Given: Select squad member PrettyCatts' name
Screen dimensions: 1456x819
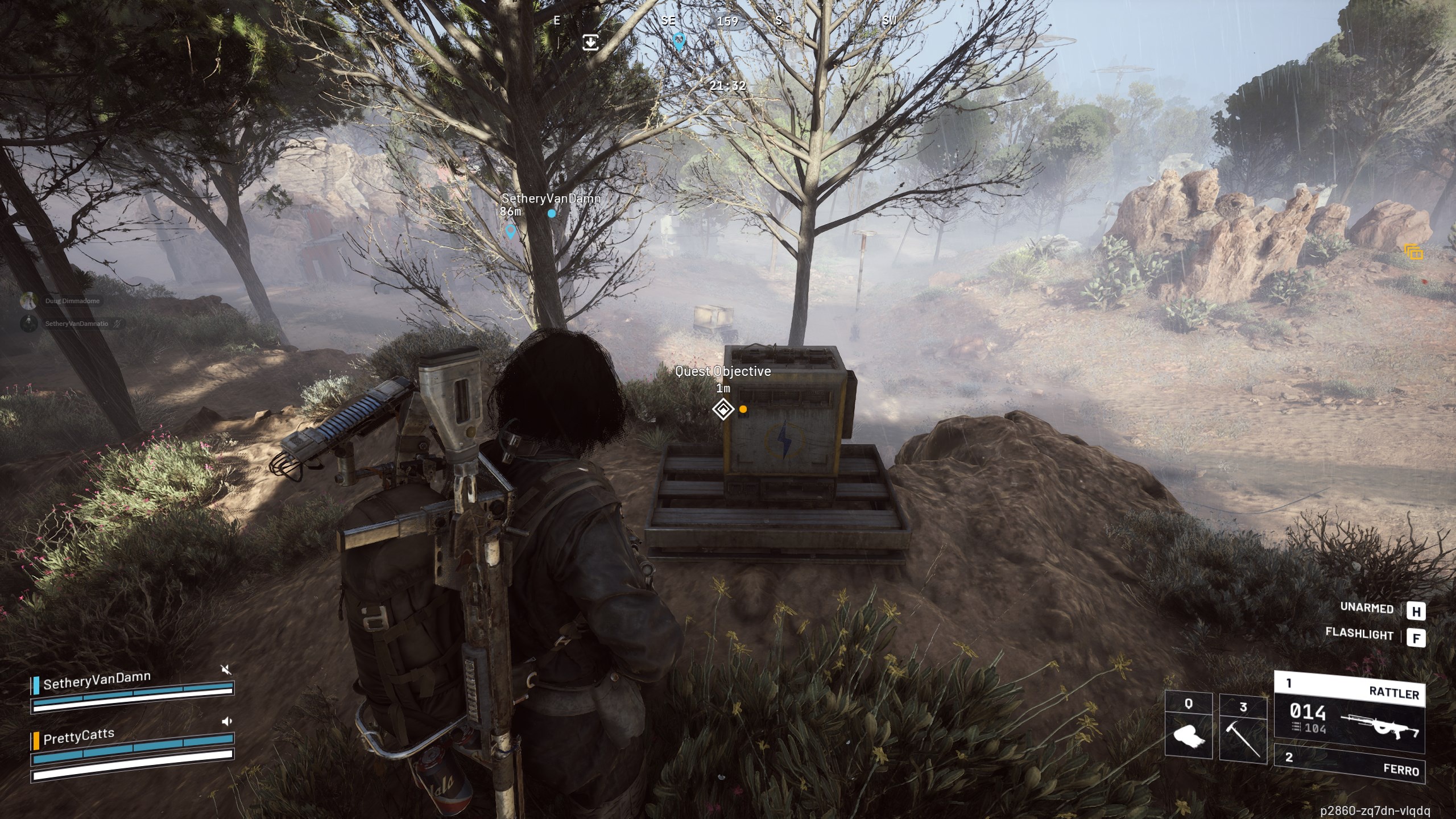Looking at the screenshot, I should [78, 737].
